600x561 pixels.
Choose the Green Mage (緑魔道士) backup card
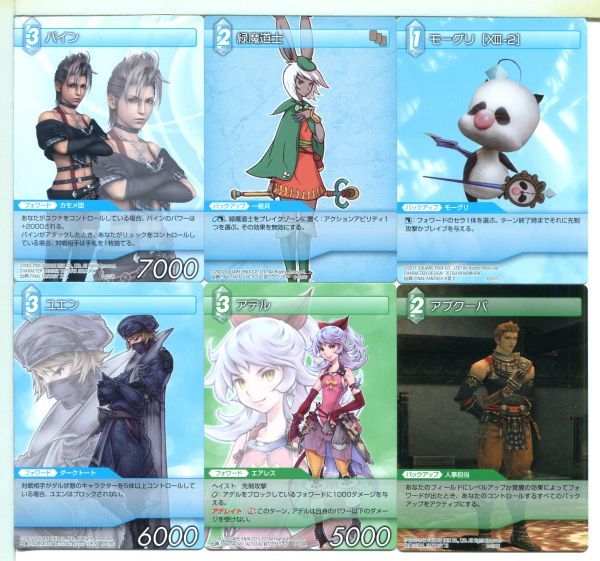(298, 145)
